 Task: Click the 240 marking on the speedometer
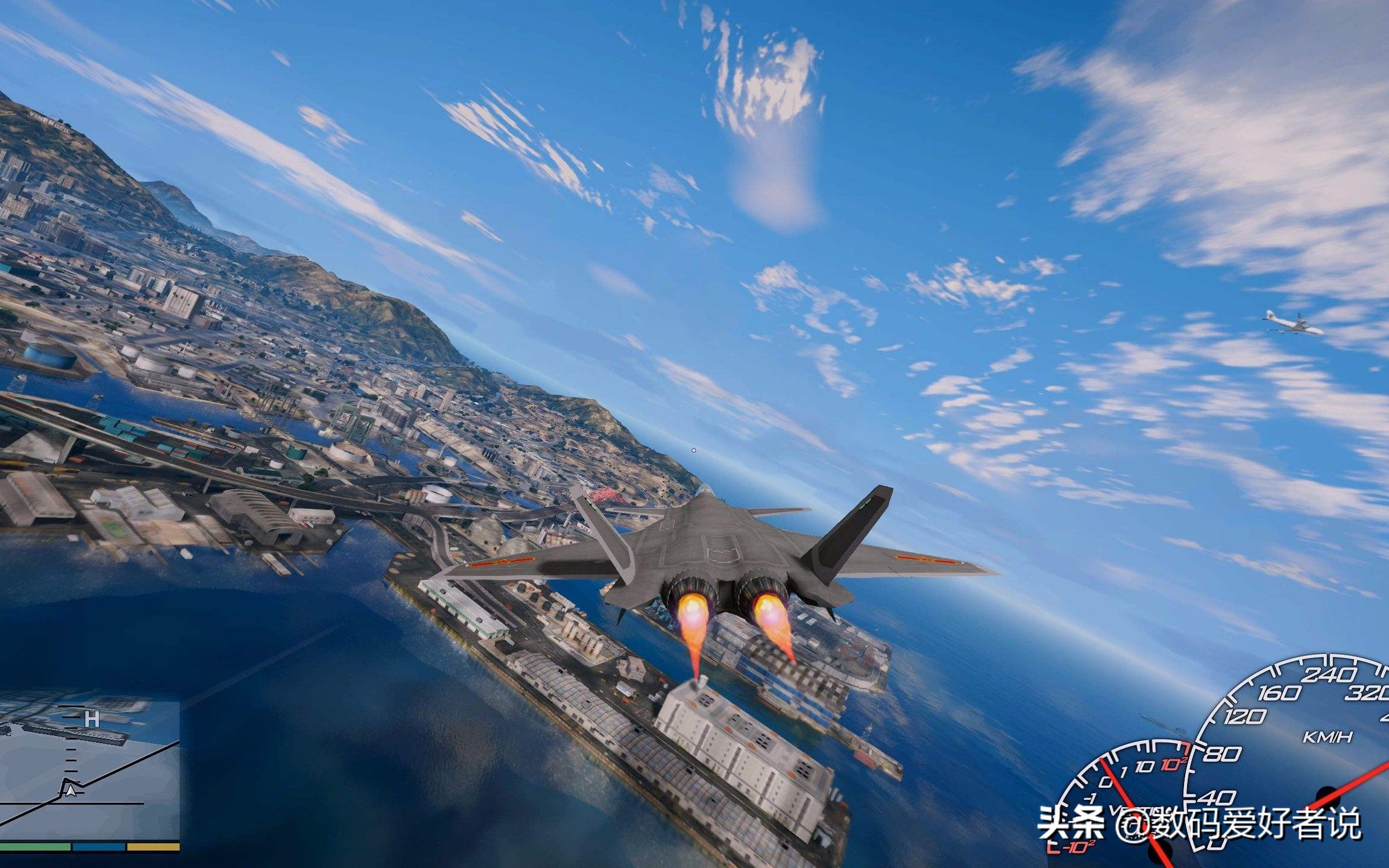pyautogui.click(x=1330, y=674)
